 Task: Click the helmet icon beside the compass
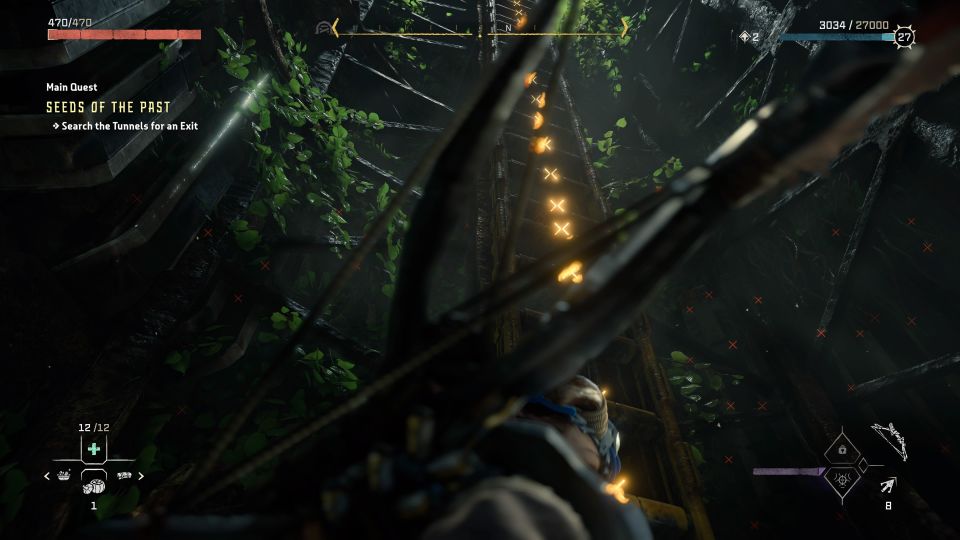click(x=322, y=28)
